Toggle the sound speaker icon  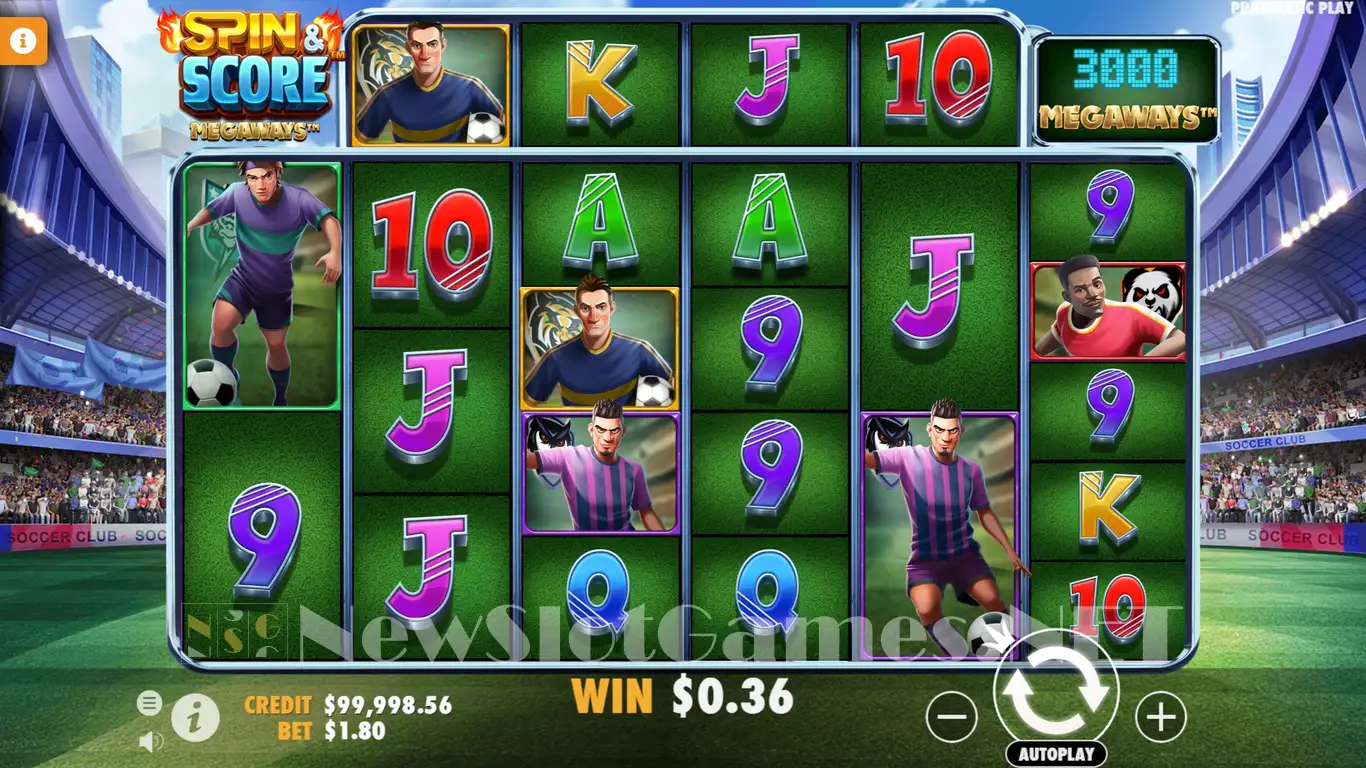pos(151,741)
